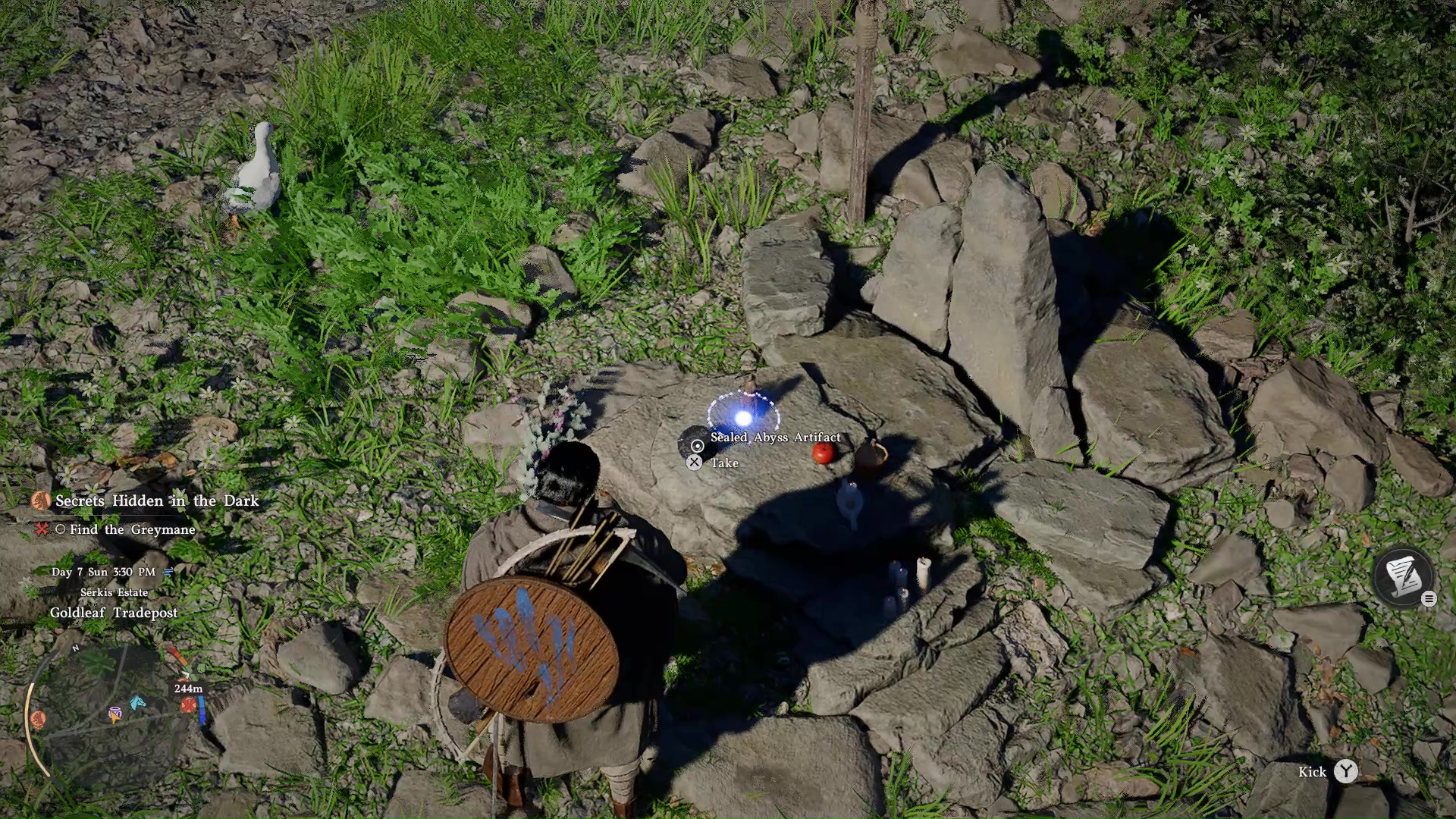Click the objective text Find the Greymane

point(131,530)
